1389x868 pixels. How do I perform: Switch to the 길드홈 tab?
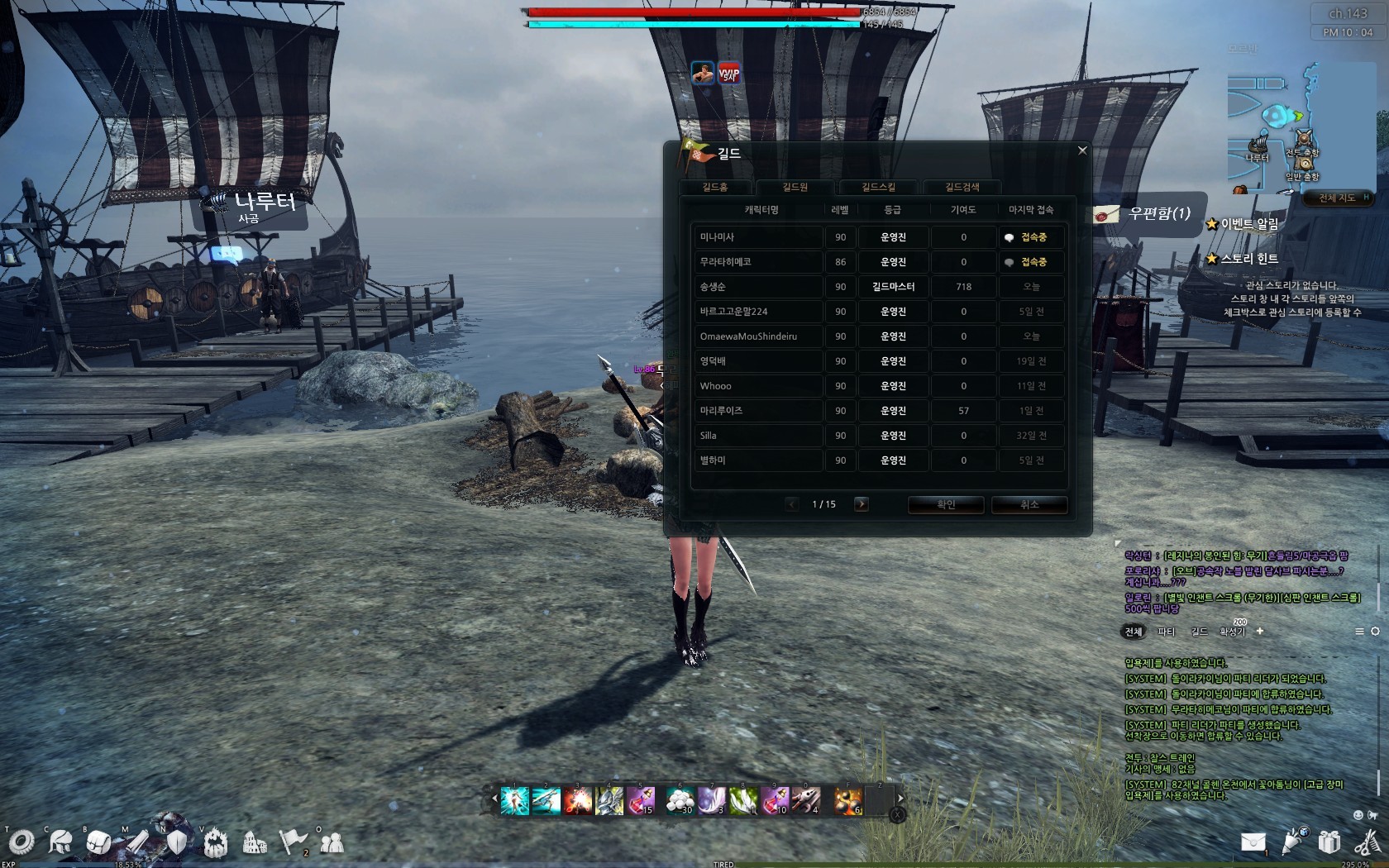(x=715, y=188)
